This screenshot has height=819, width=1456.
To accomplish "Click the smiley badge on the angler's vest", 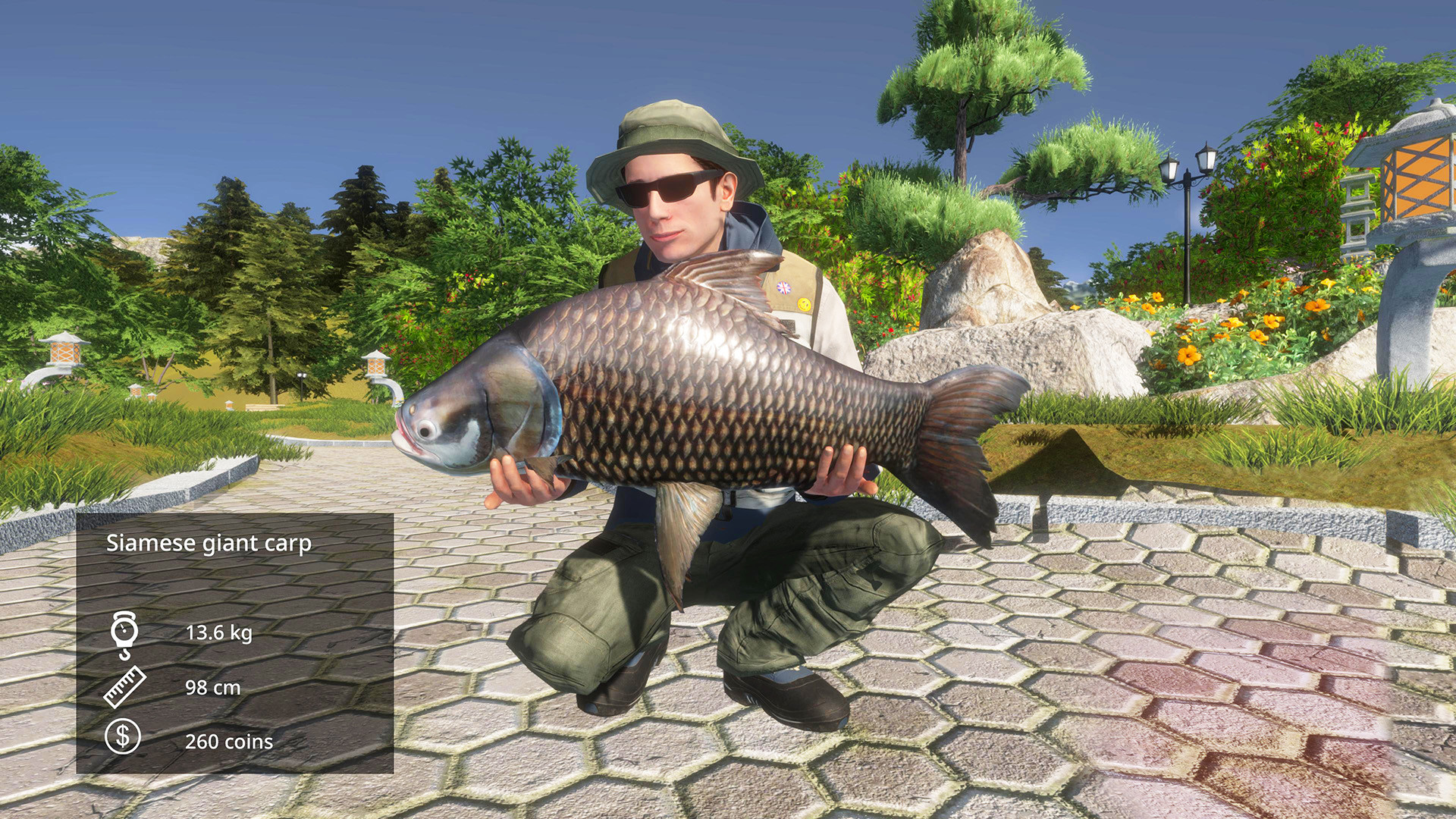I will pyautogui.click(x=805, y=304).
